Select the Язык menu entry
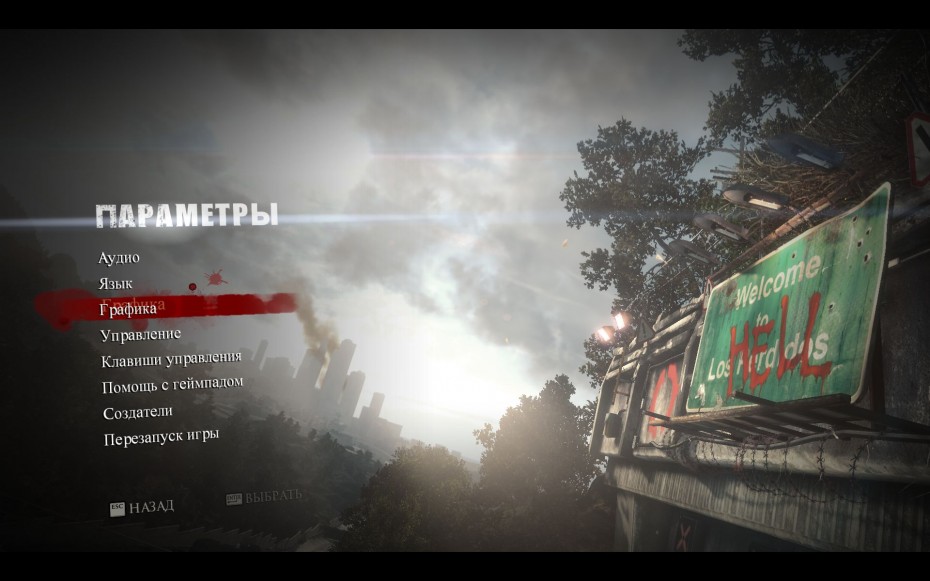The height and width of the screenshot is (581, 930). point(116,284)
